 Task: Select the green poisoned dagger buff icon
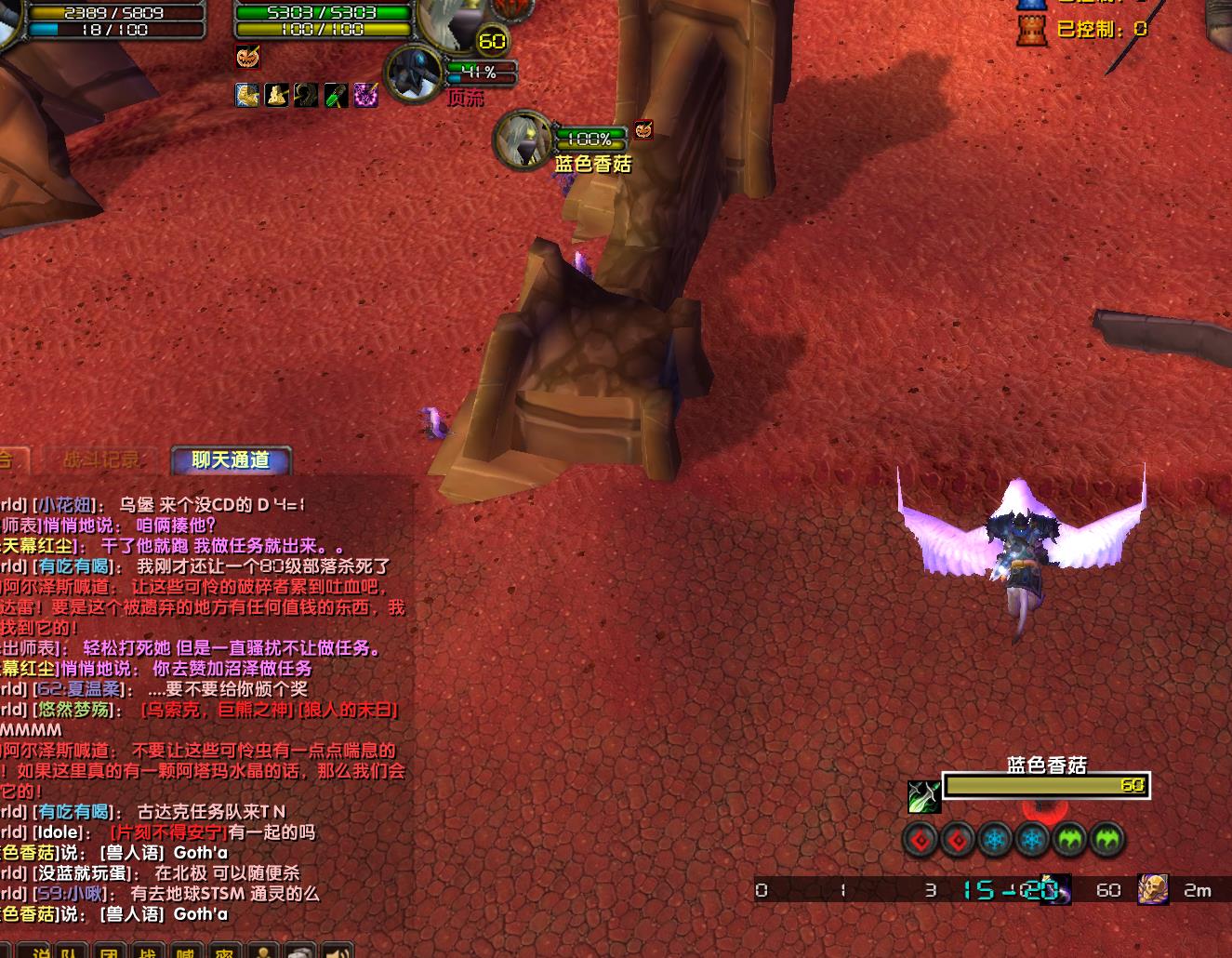tap(336, 94)
